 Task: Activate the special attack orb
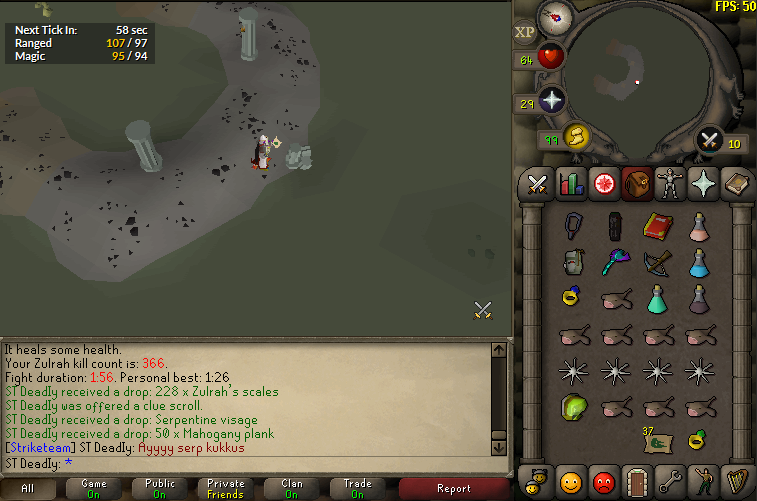point(710,140)
